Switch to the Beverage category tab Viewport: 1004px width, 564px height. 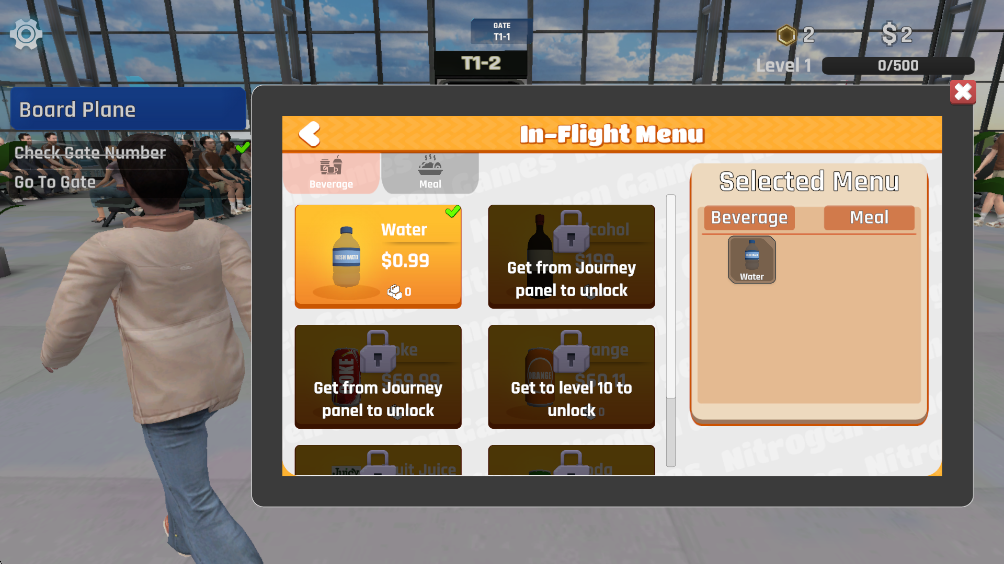coord(331,172)
